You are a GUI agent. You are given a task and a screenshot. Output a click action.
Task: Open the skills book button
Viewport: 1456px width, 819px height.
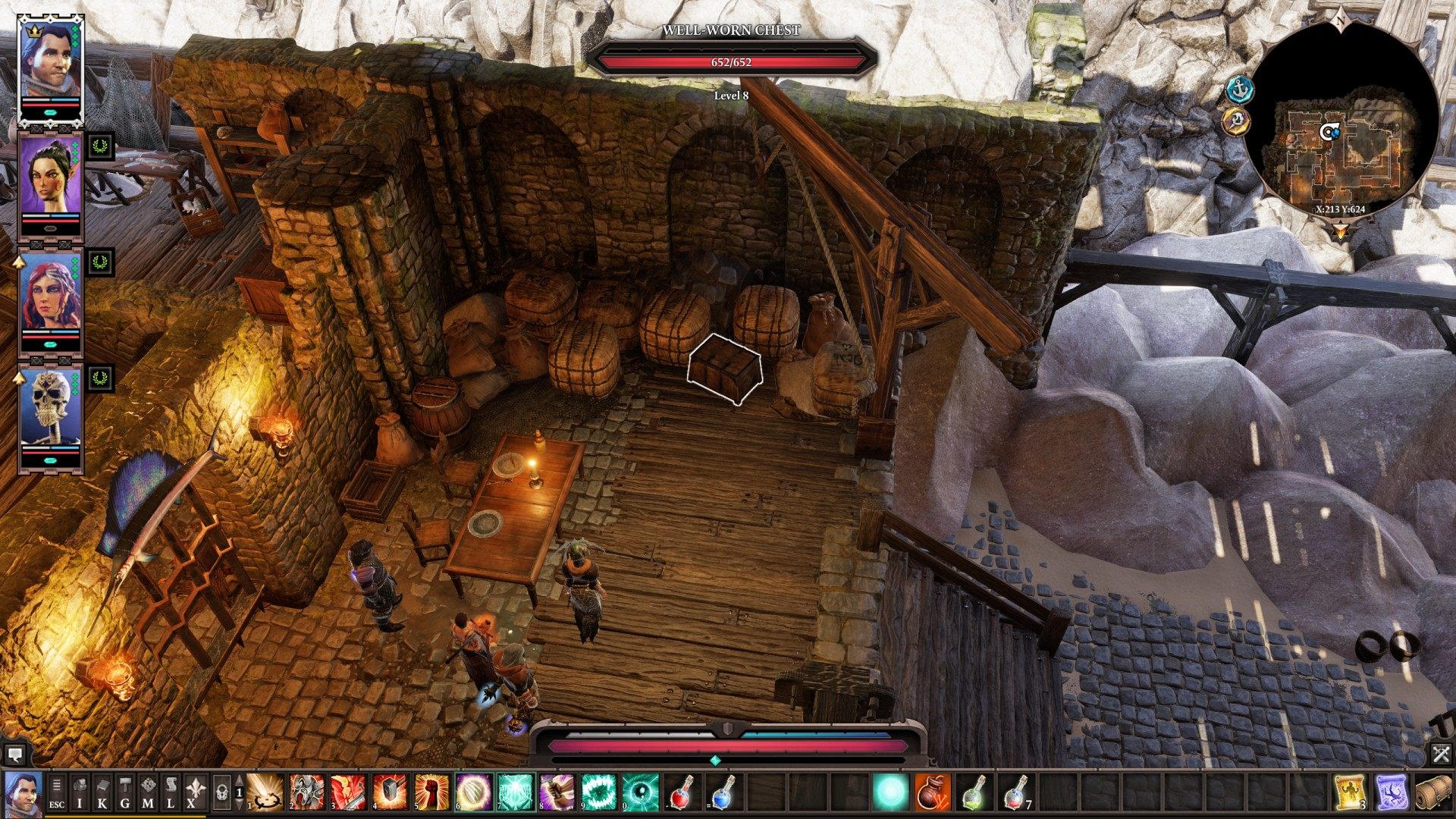pyautogui.click(x=102, y=793)
